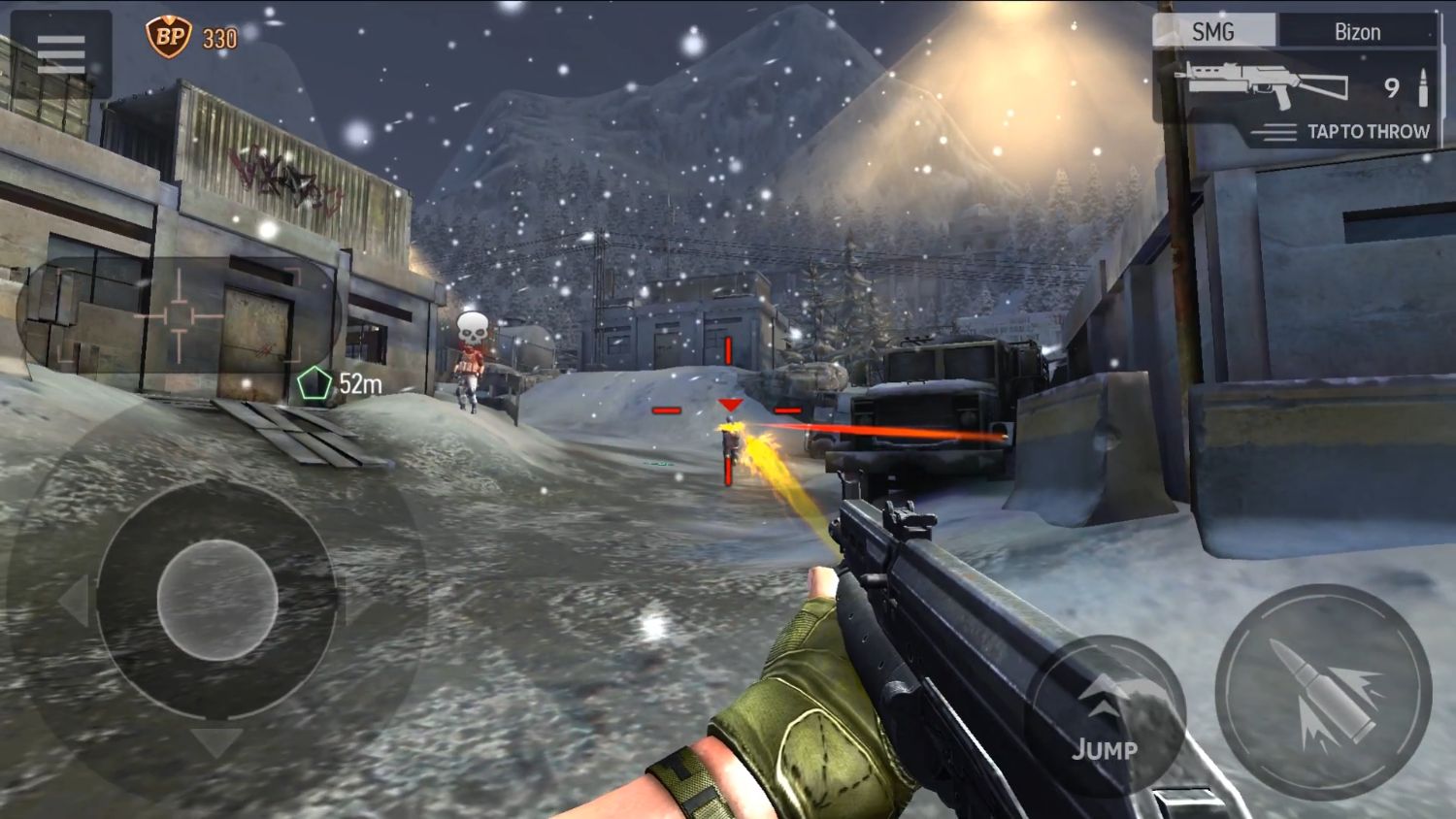Screen dimensions: 1456x819
Task: Tap the pentagon objective marker near 52m
Action: pos(314,380)
